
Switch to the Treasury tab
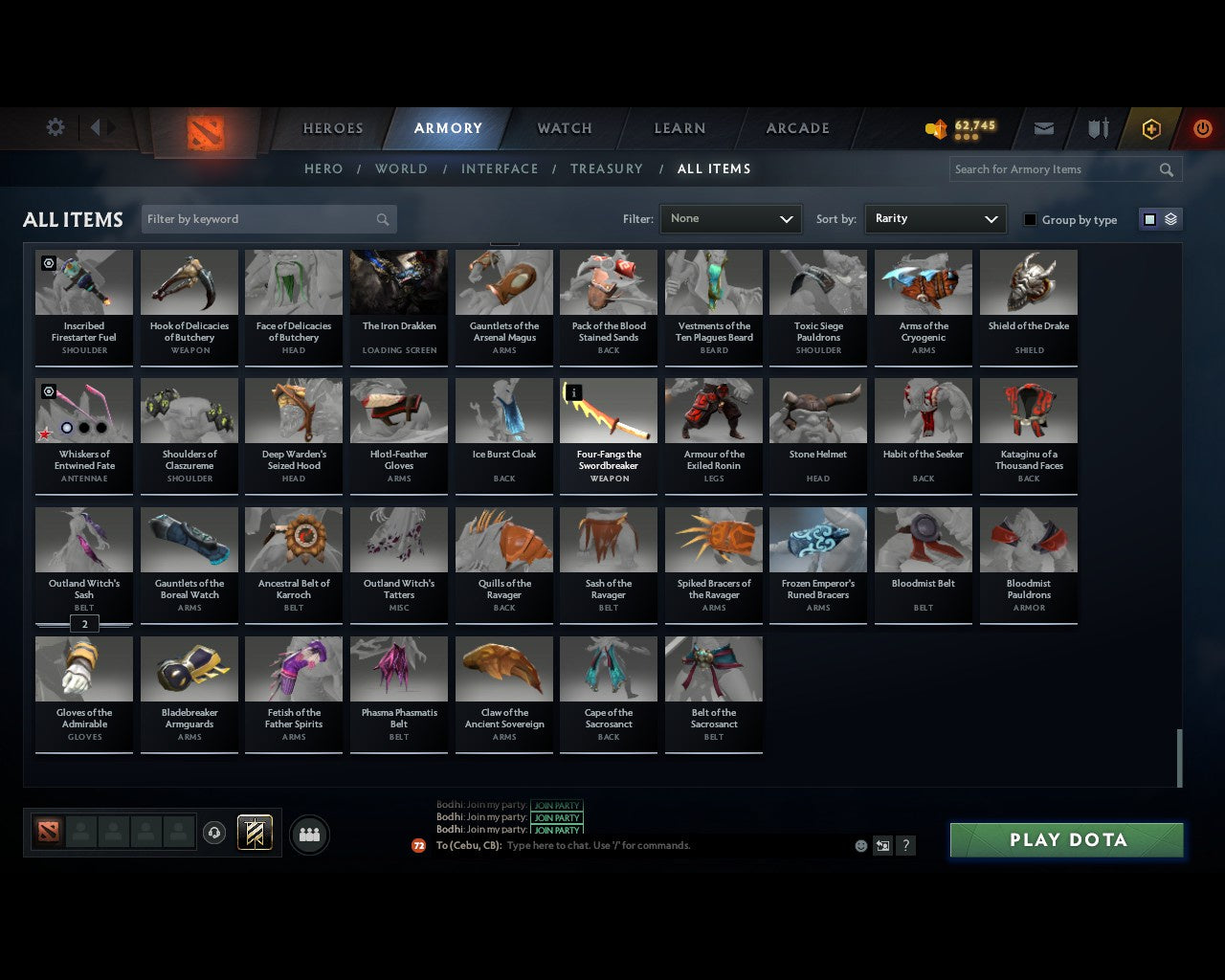pyautogui.click(x=606, y=168)
